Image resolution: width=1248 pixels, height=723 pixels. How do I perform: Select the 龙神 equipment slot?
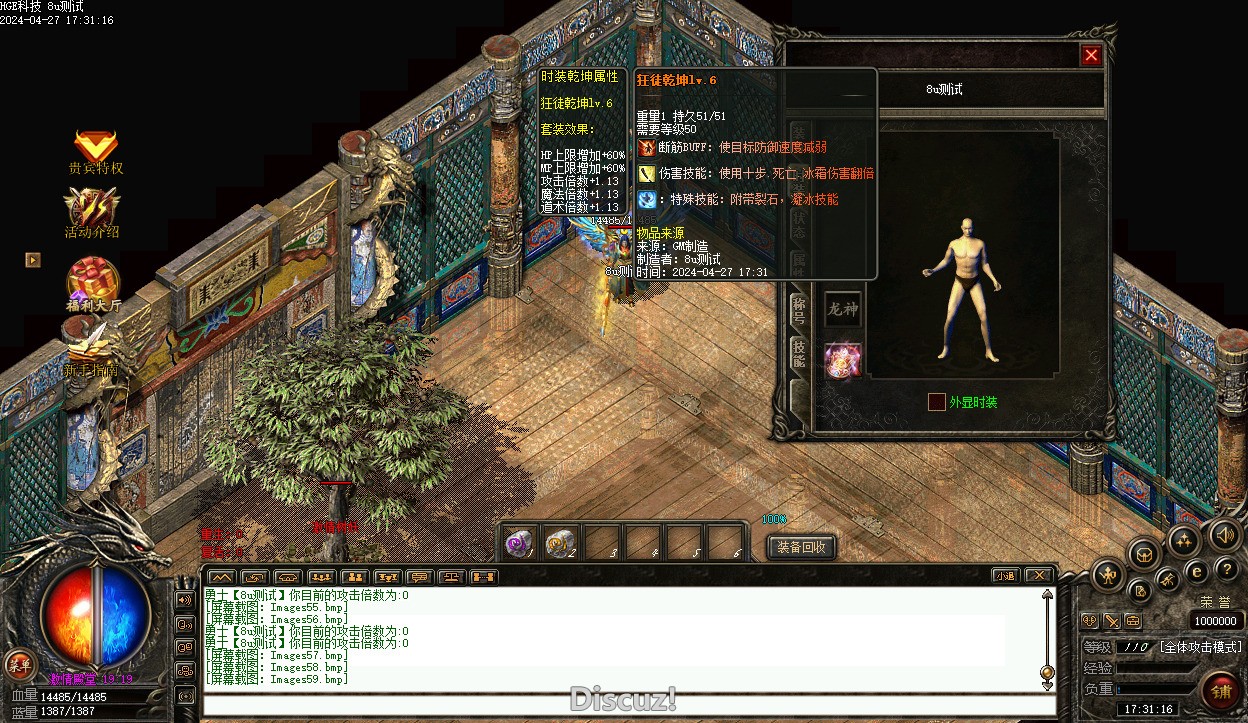click(x=842, y=309)
